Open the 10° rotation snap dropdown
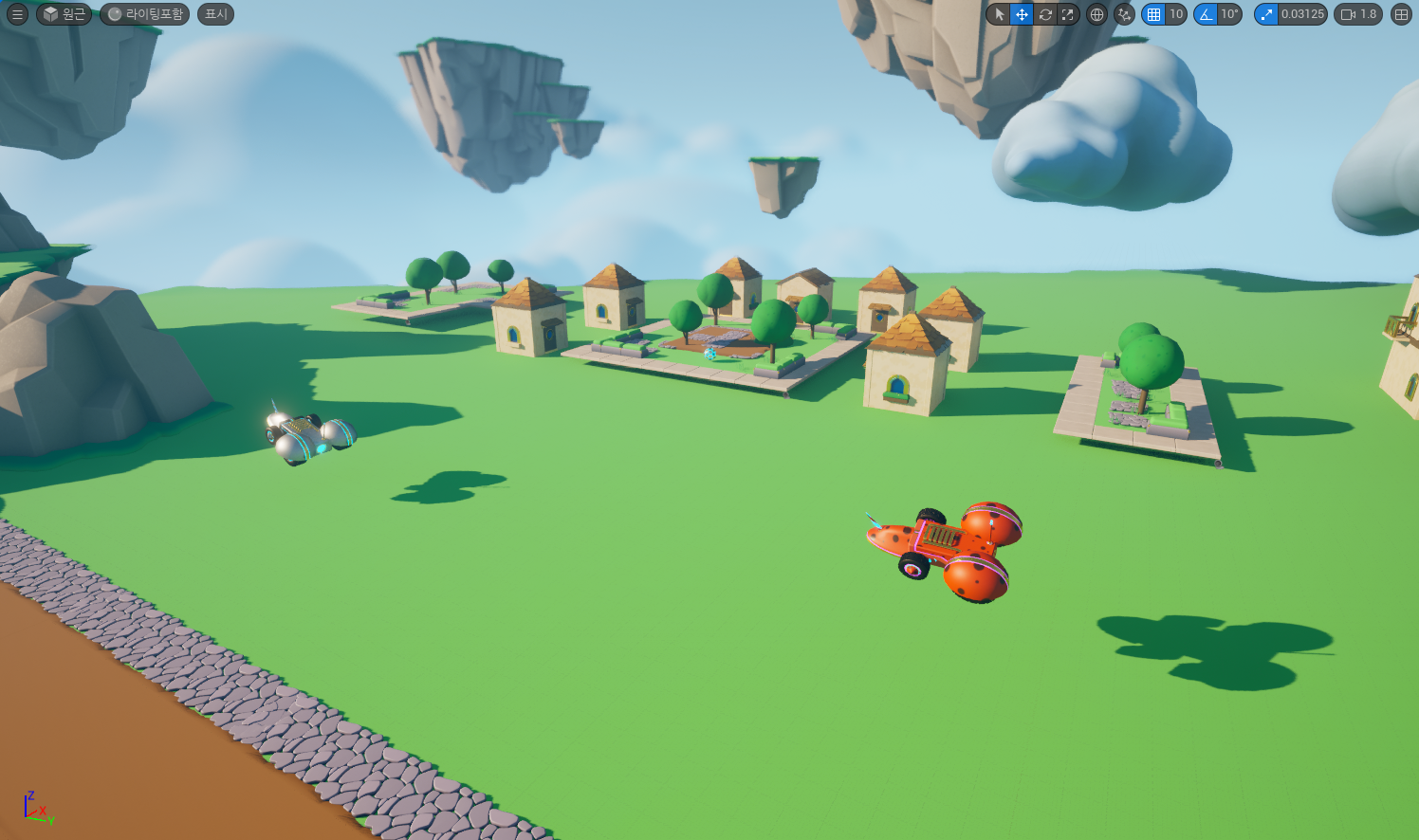The width and height of the screenshot is (1419, 840). [1229, 14]
